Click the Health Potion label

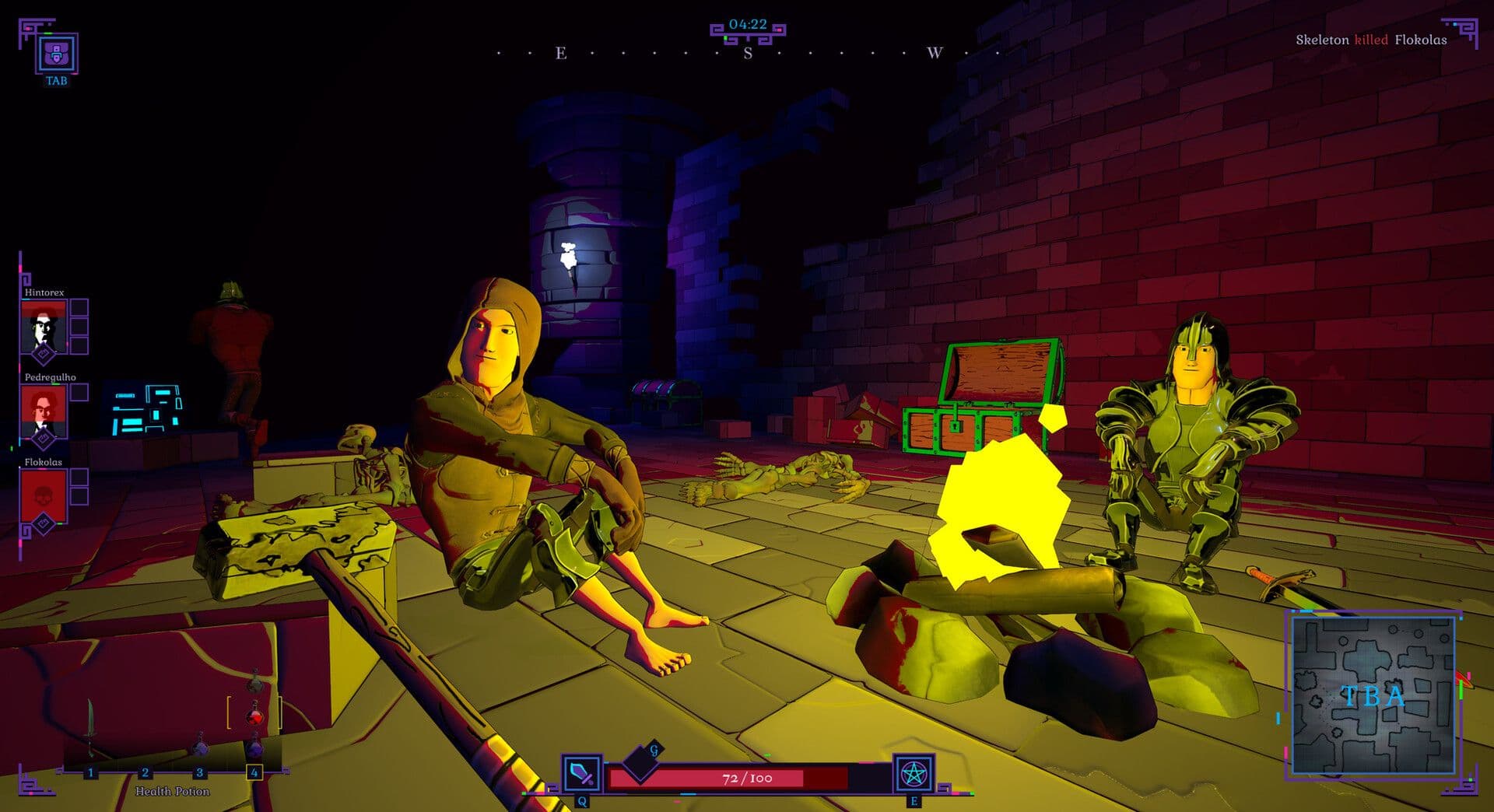173,792
